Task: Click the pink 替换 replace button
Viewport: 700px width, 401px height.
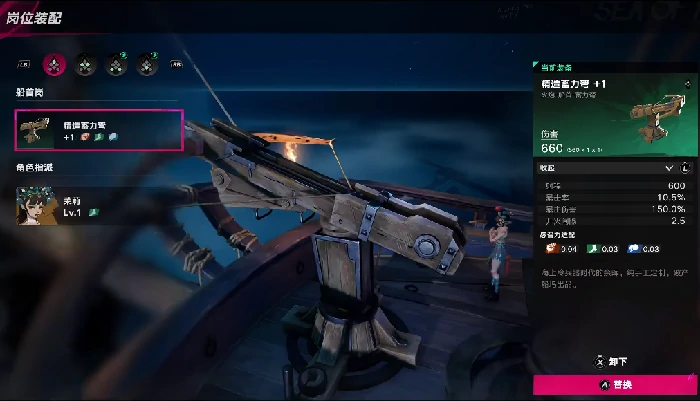Action: coord(616,384)
